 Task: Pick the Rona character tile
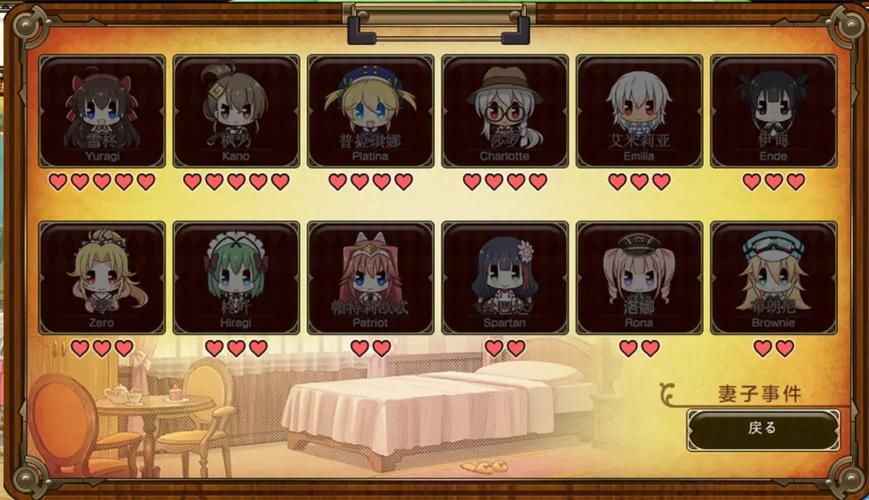point(639,277)
